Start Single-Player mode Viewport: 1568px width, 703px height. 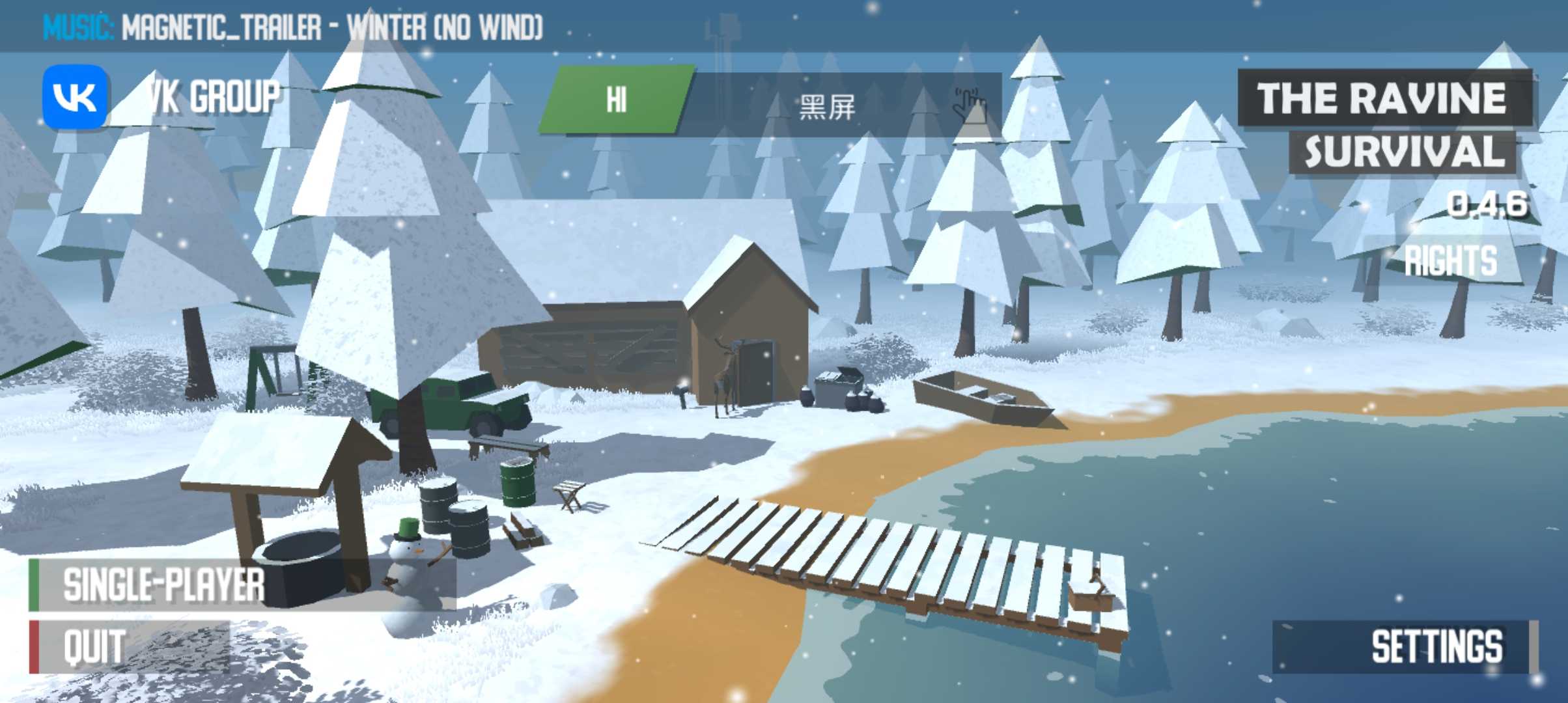pyautogui.click(x=163, y=585)
